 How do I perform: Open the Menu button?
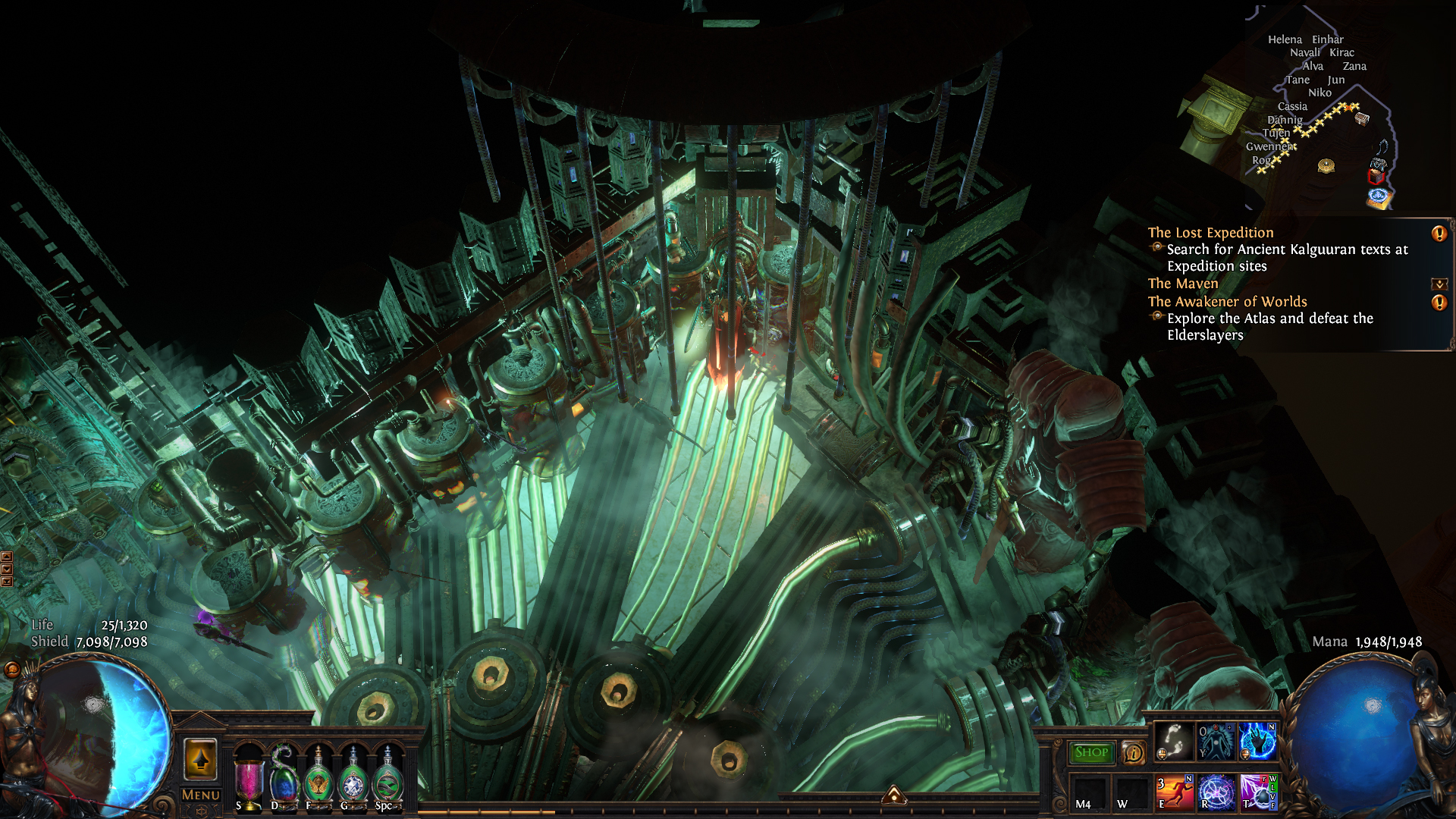click(201, 795)
